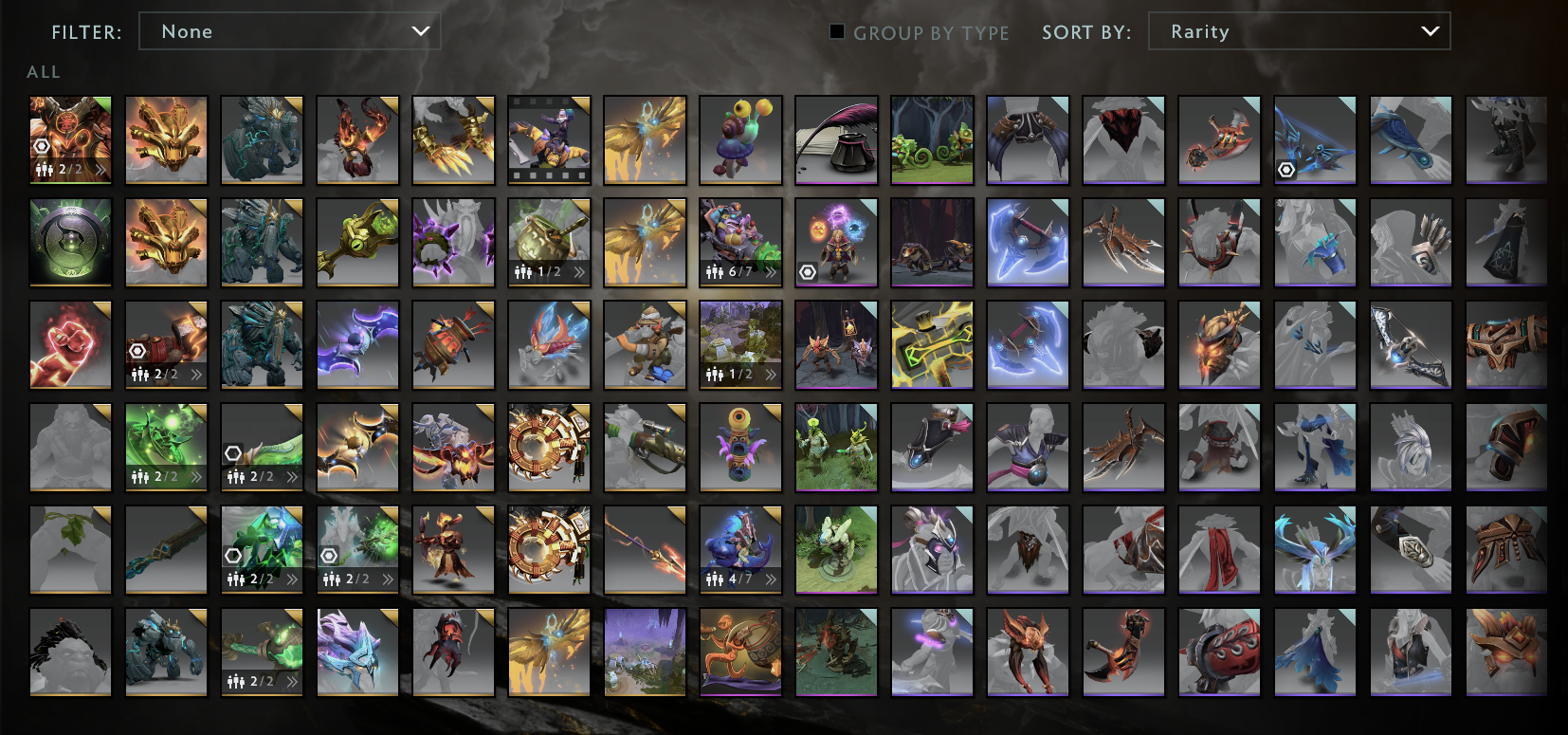This screenshot has width=1568, height=735.
Task: Select the blue glowing axe thumbnail
Action: coord(1028,241)
